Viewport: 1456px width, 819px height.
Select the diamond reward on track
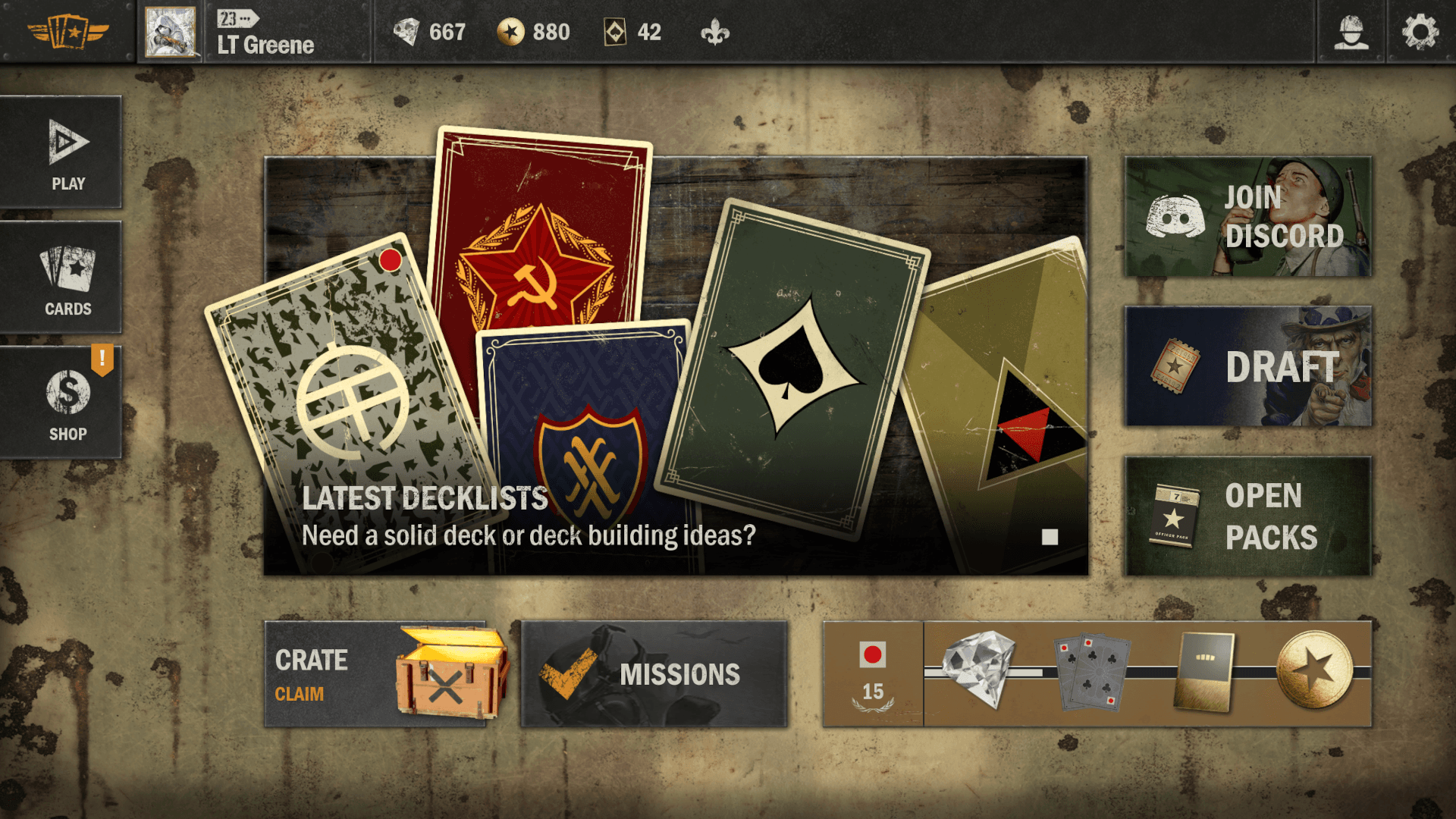978,669
